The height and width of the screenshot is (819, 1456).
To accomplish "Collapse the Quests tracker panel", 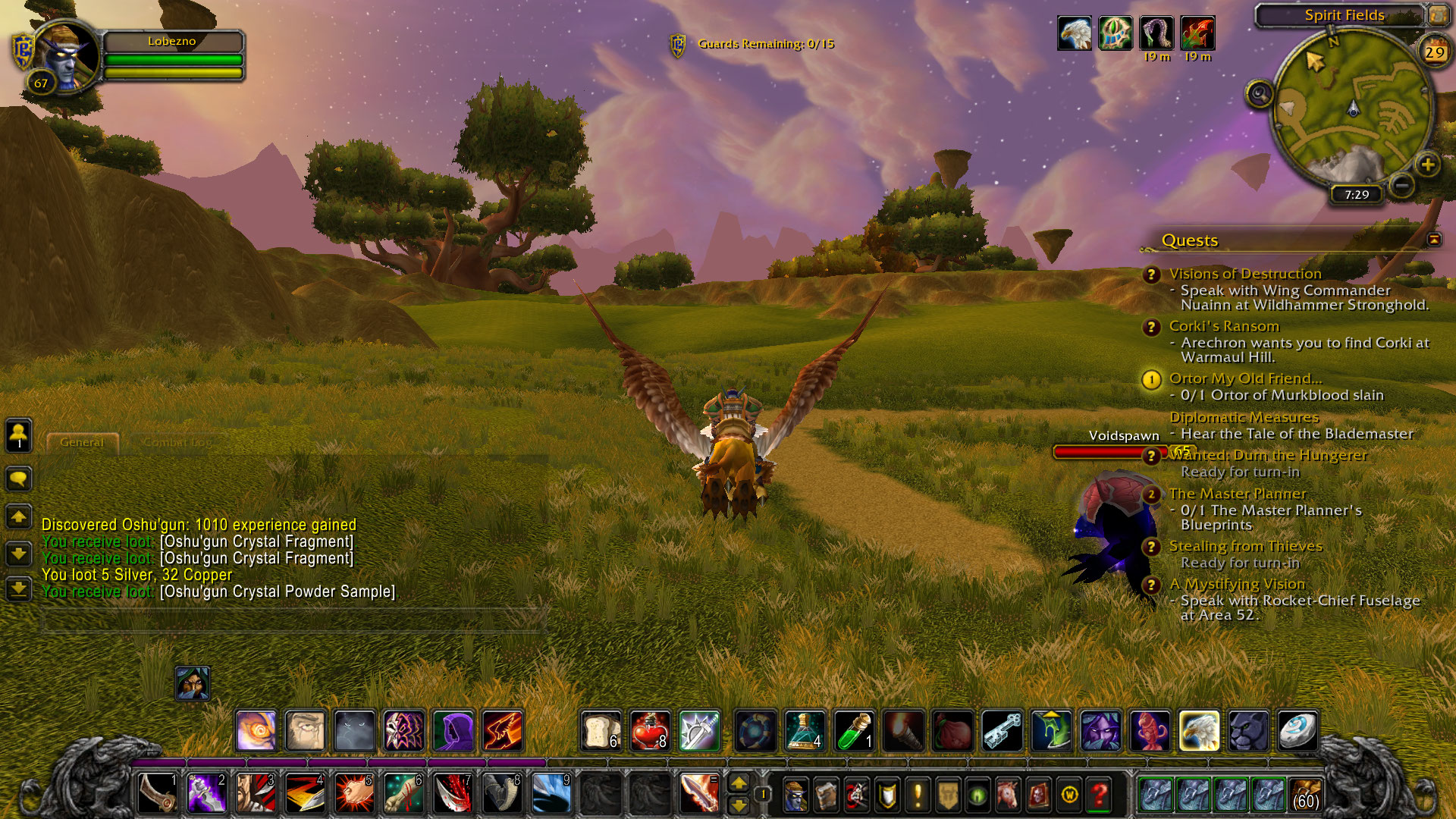I will coord(1434,240).
